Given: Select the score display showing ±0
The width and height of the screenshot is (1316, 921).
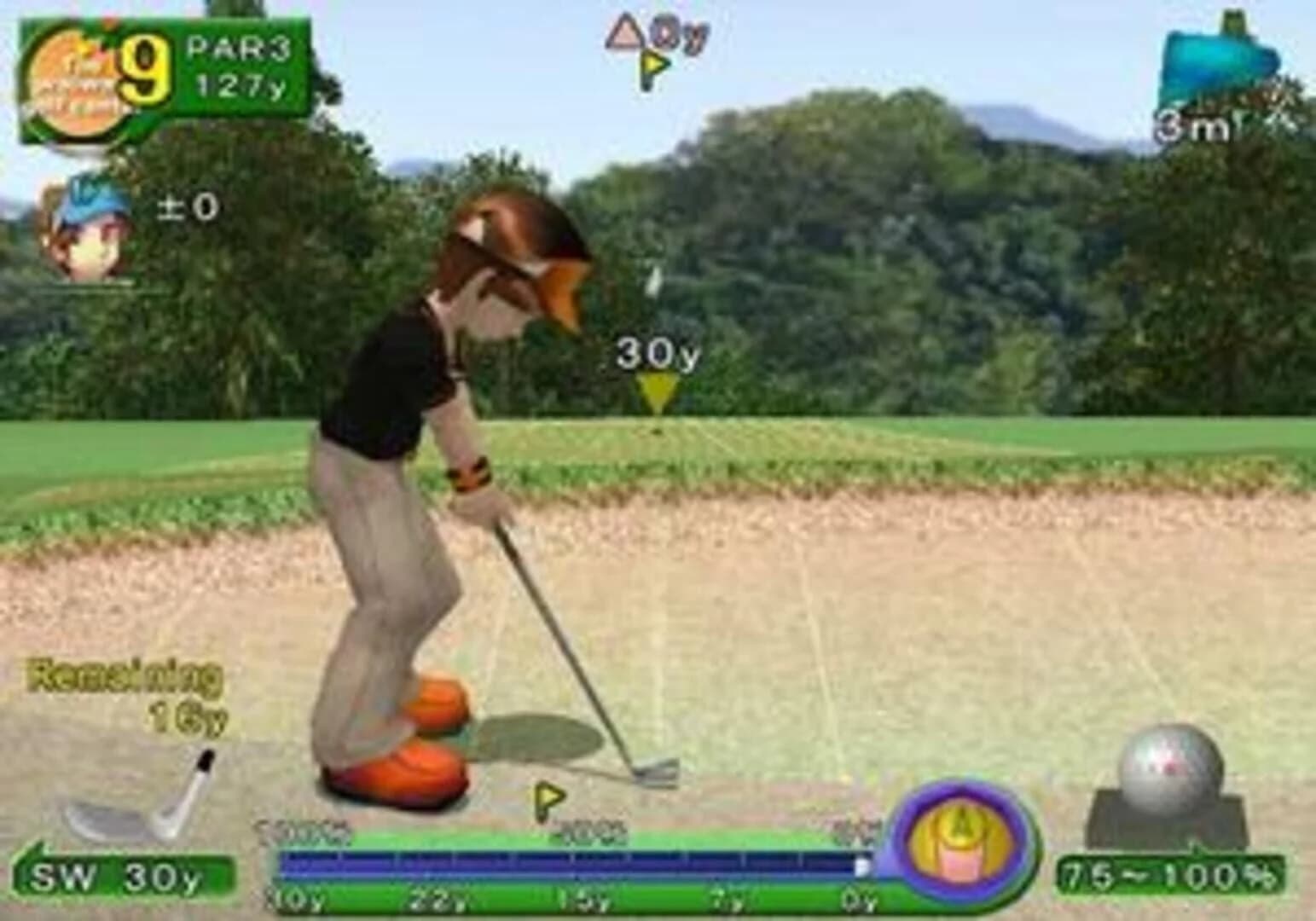Looking at the screenshot, I should pyautogui.click(x=188, y=205).
